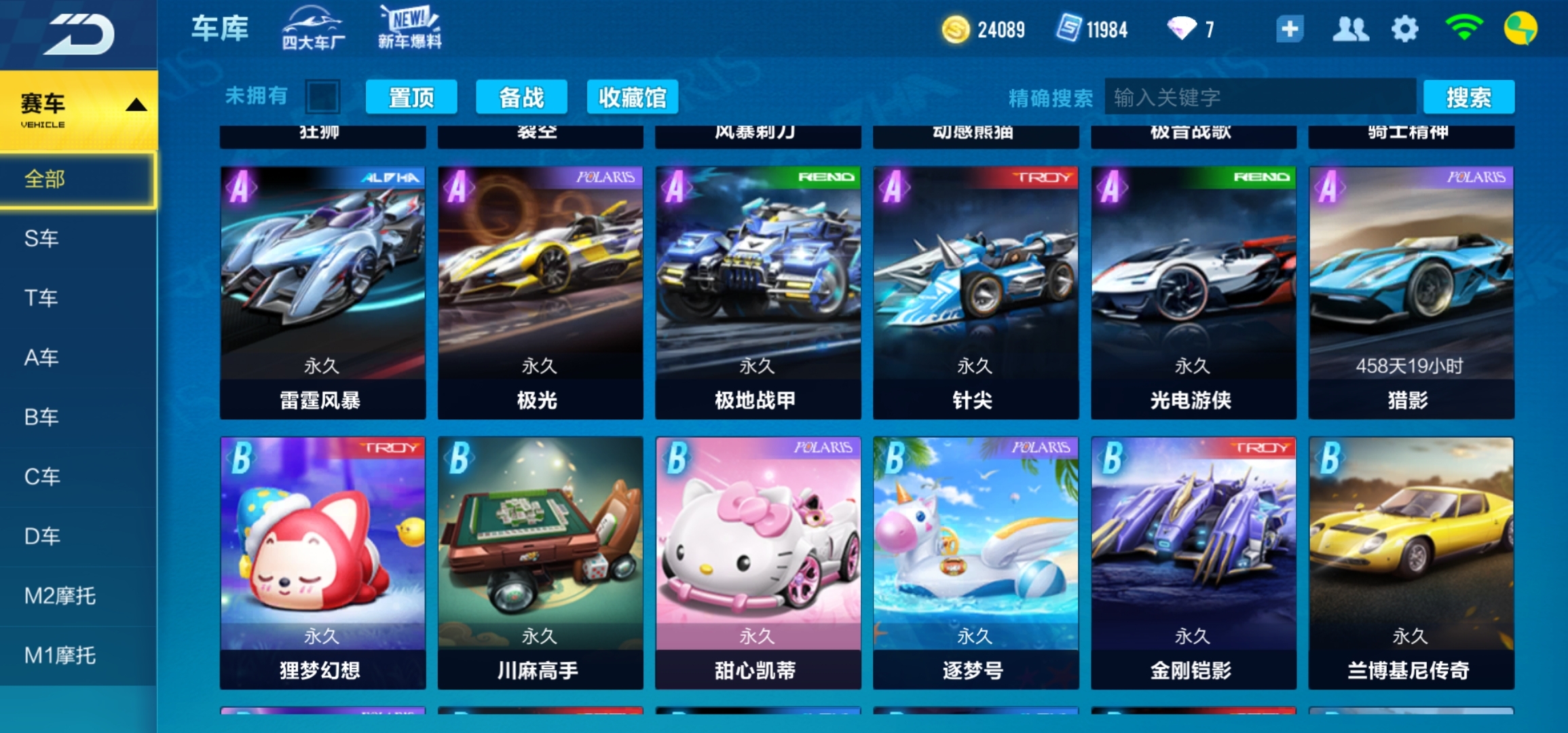Open the 备战 button
This screenshot has height=733, width=1568.
click(521, 97)
